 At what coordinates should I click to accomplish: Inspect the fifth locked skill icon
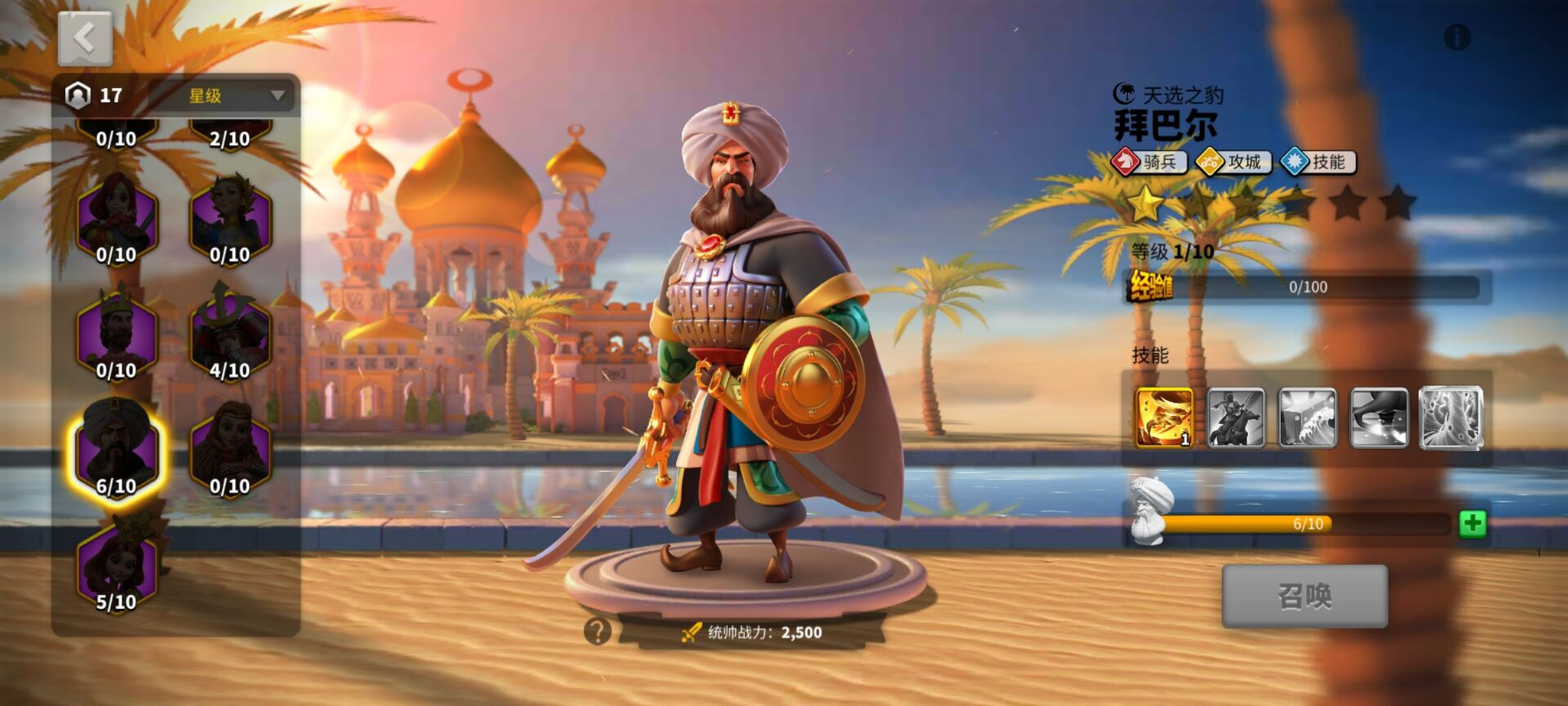click(x=1450, y=418)
